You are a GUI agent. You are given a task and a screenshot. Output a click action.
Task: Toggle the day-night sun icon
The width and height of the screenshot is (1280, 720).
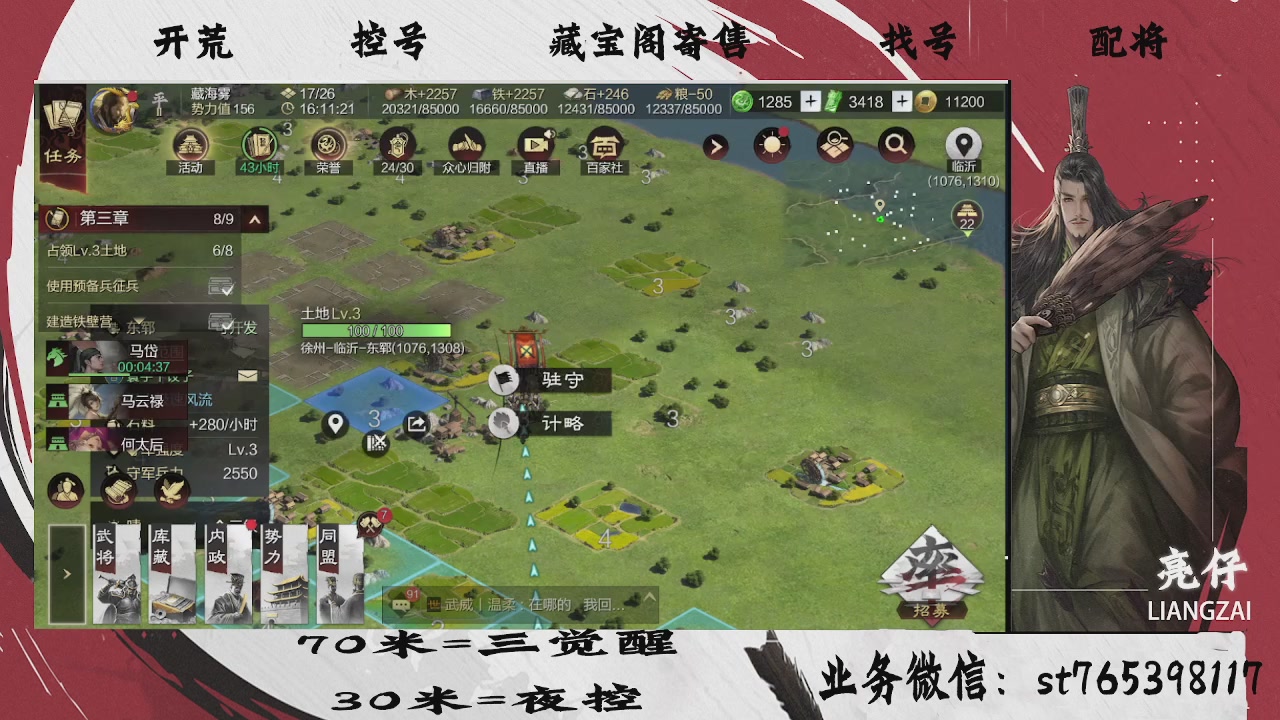coord(772,144)
